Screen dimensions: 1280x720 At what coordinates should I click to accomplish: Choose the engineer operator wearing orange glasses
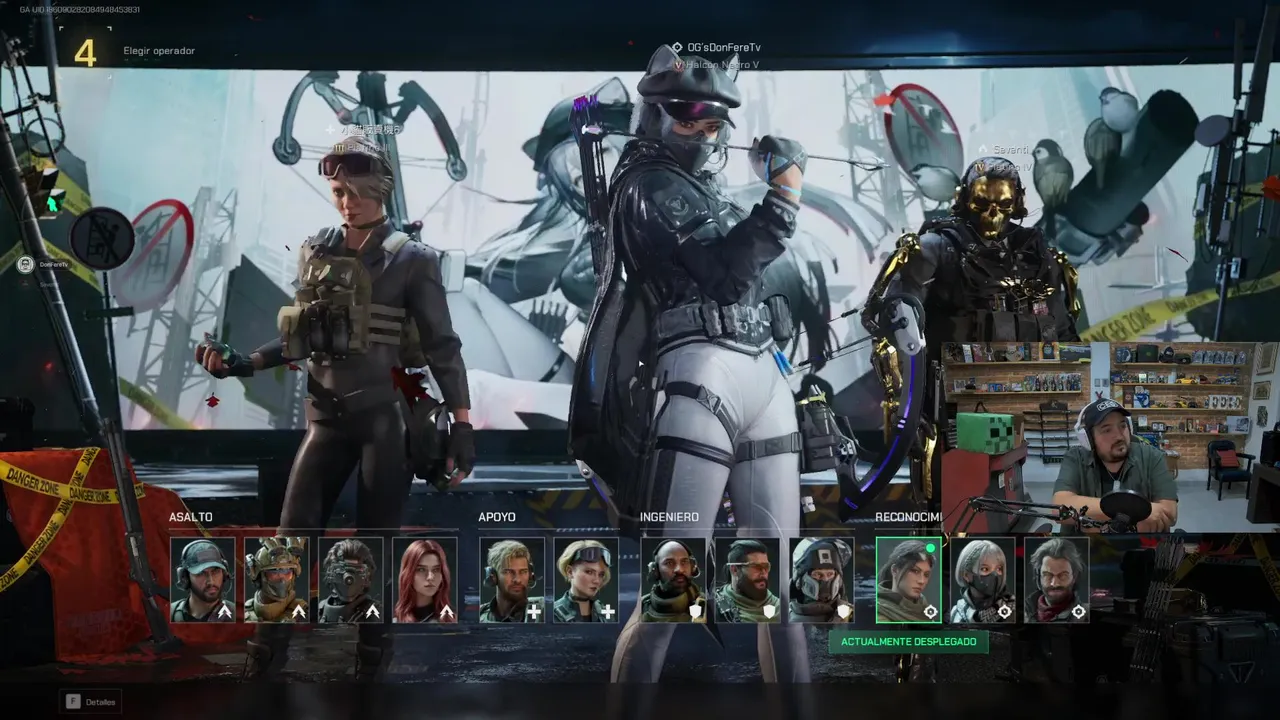pos(747,580)
